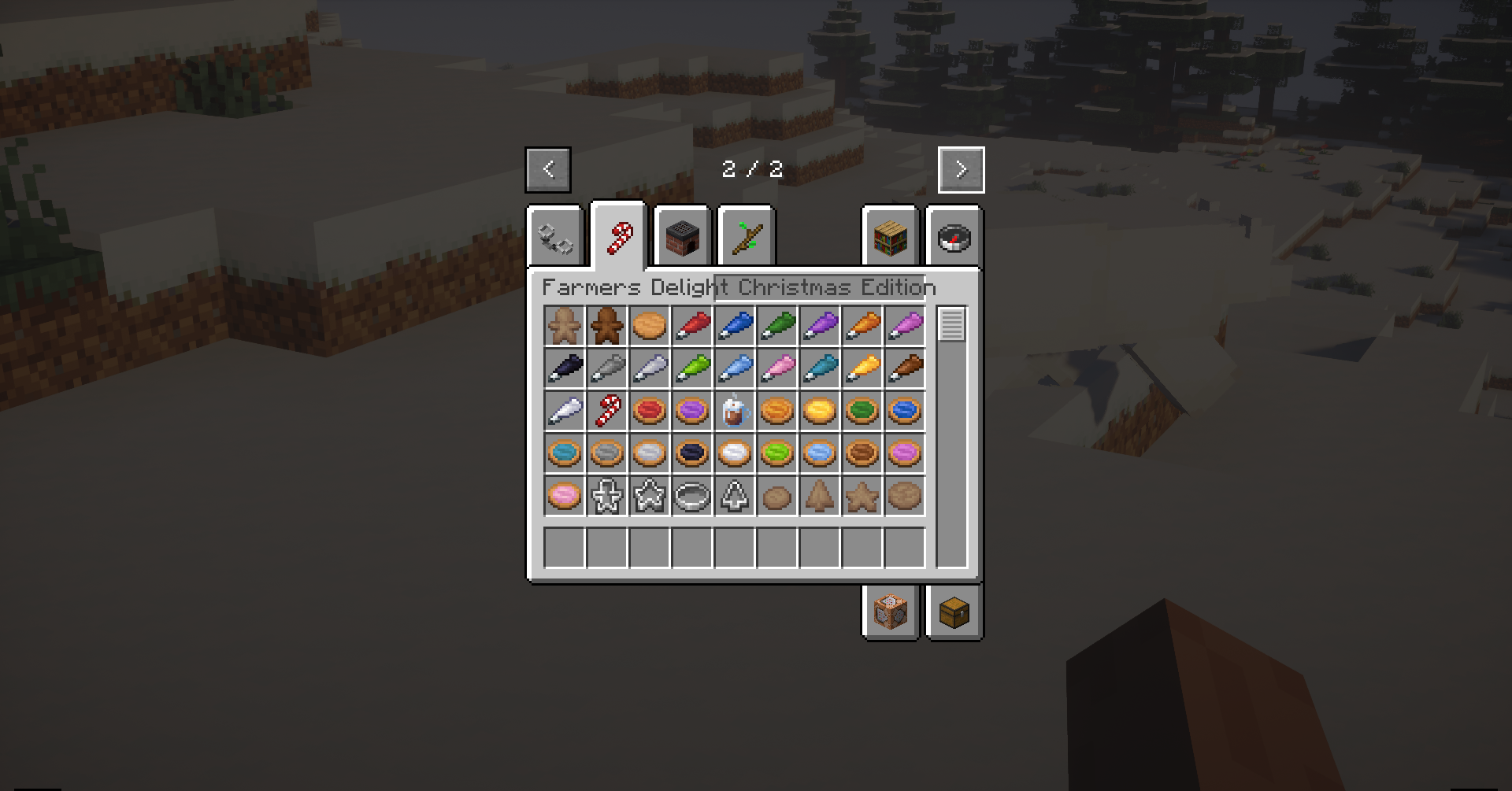
Task: Select the tree-shaped cookie cutter
Action: point(734,496)
